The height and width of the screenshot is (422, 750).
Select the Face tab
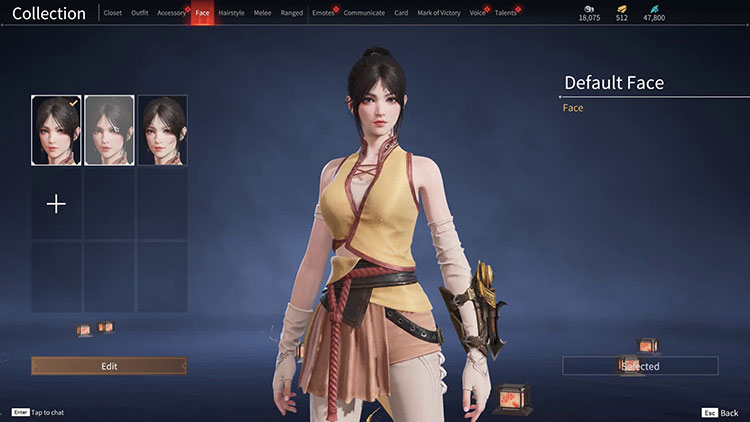click(202, 13)
